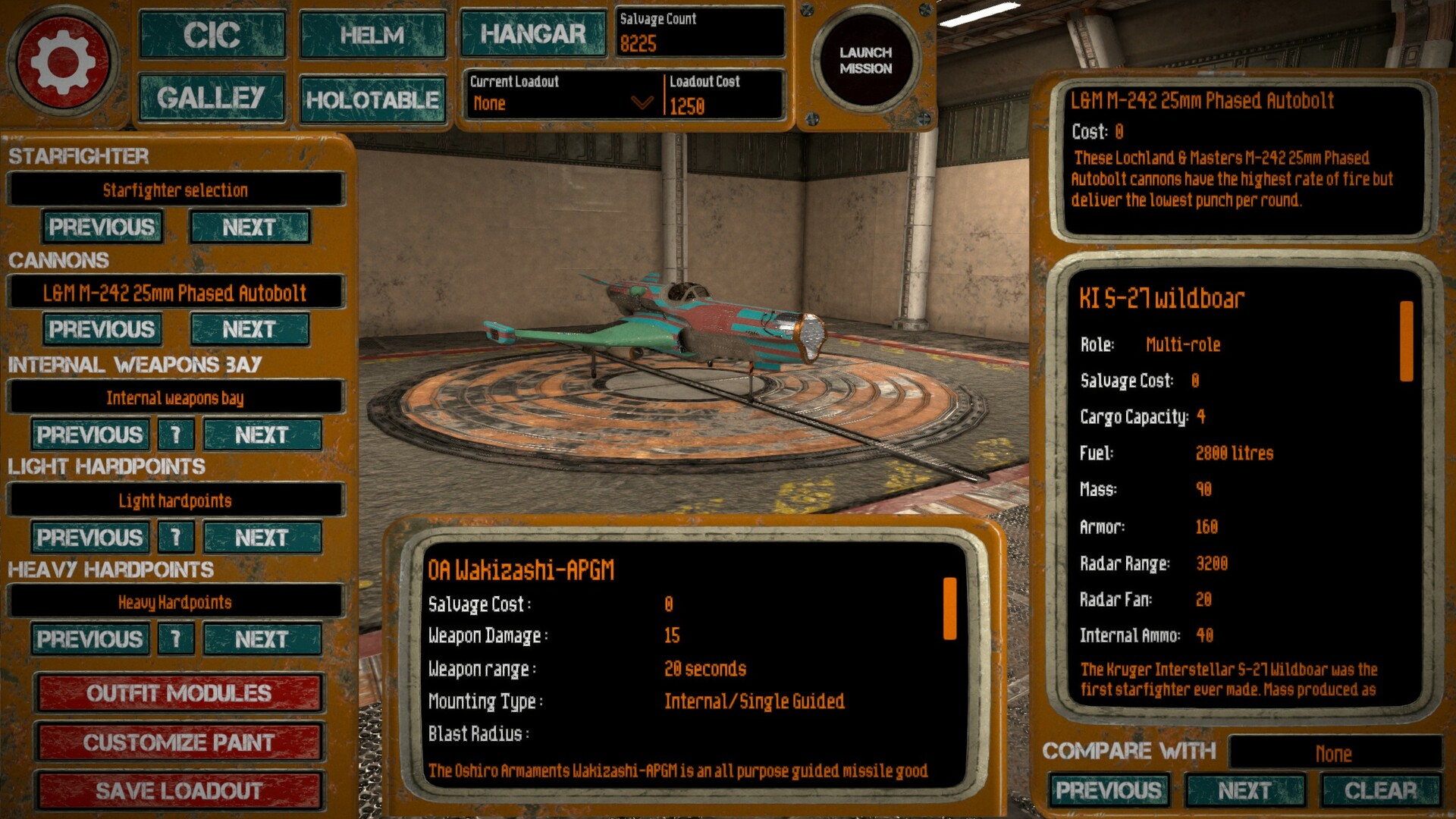Click the Internal Weapons Bay help icon
This screenshot has width=1456, height=819.
click(175, 435)
